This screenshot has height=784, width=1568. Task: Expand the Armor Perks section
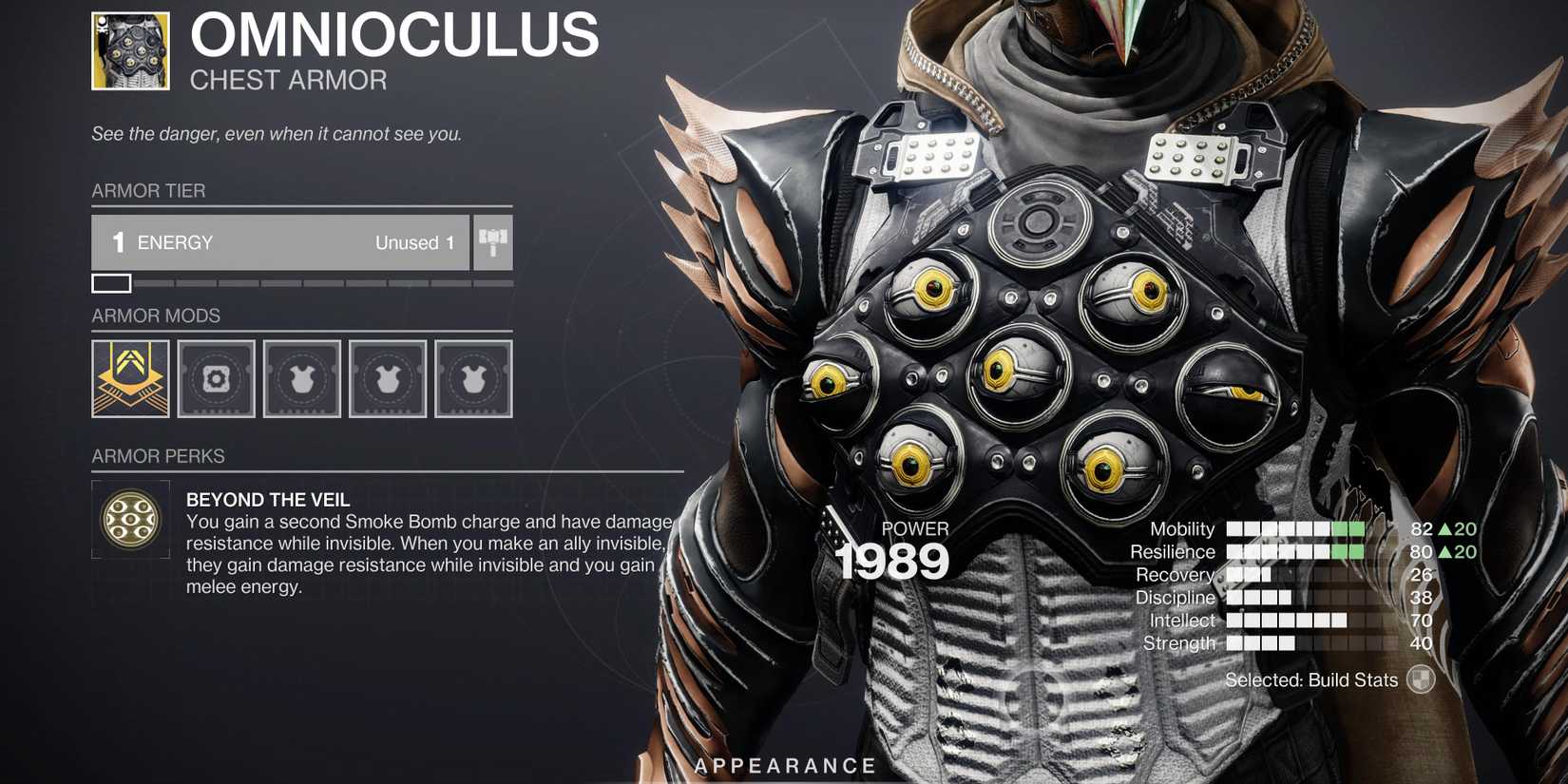pos(157,456)
